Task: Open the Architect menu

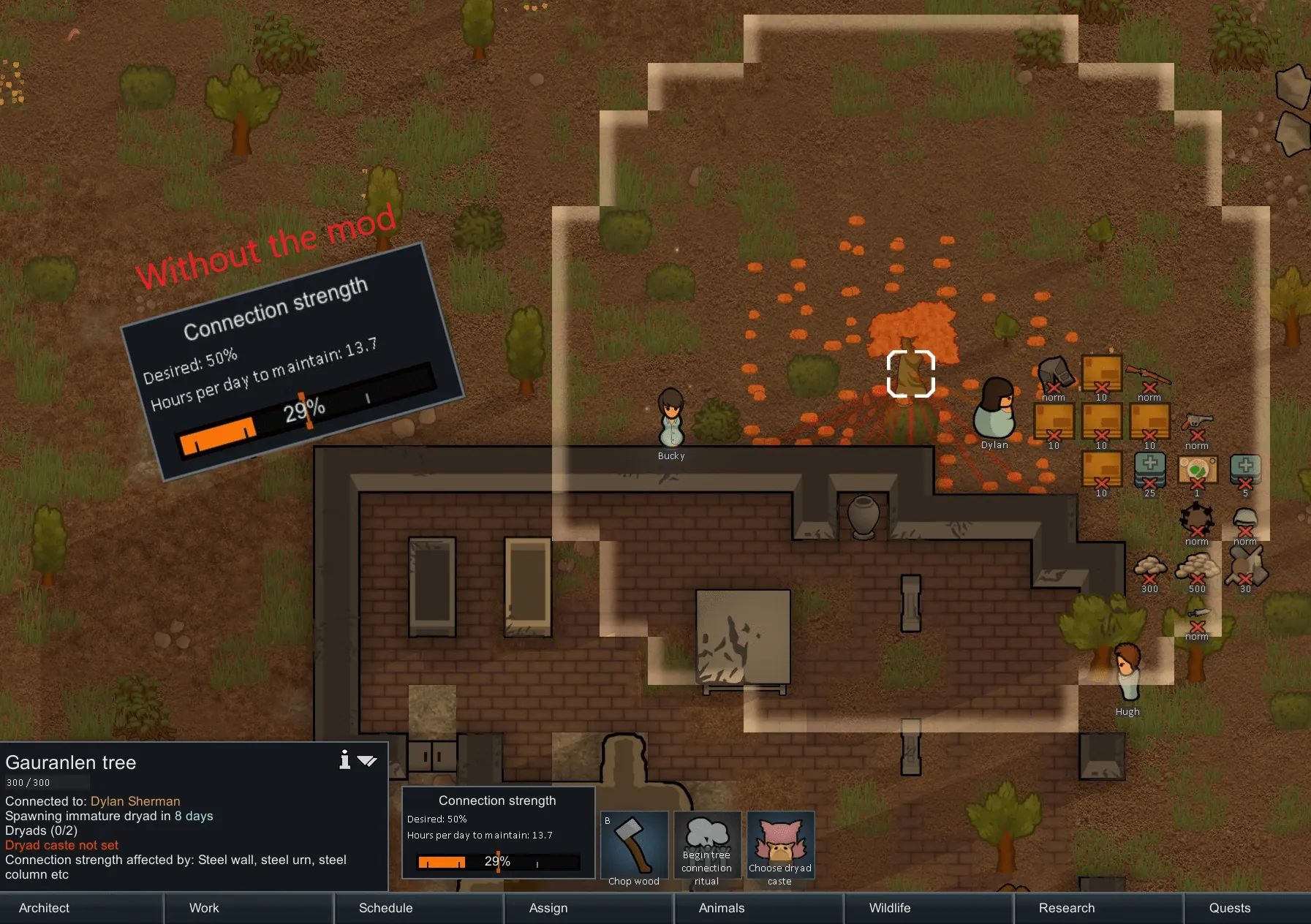Action: (45, 908)
